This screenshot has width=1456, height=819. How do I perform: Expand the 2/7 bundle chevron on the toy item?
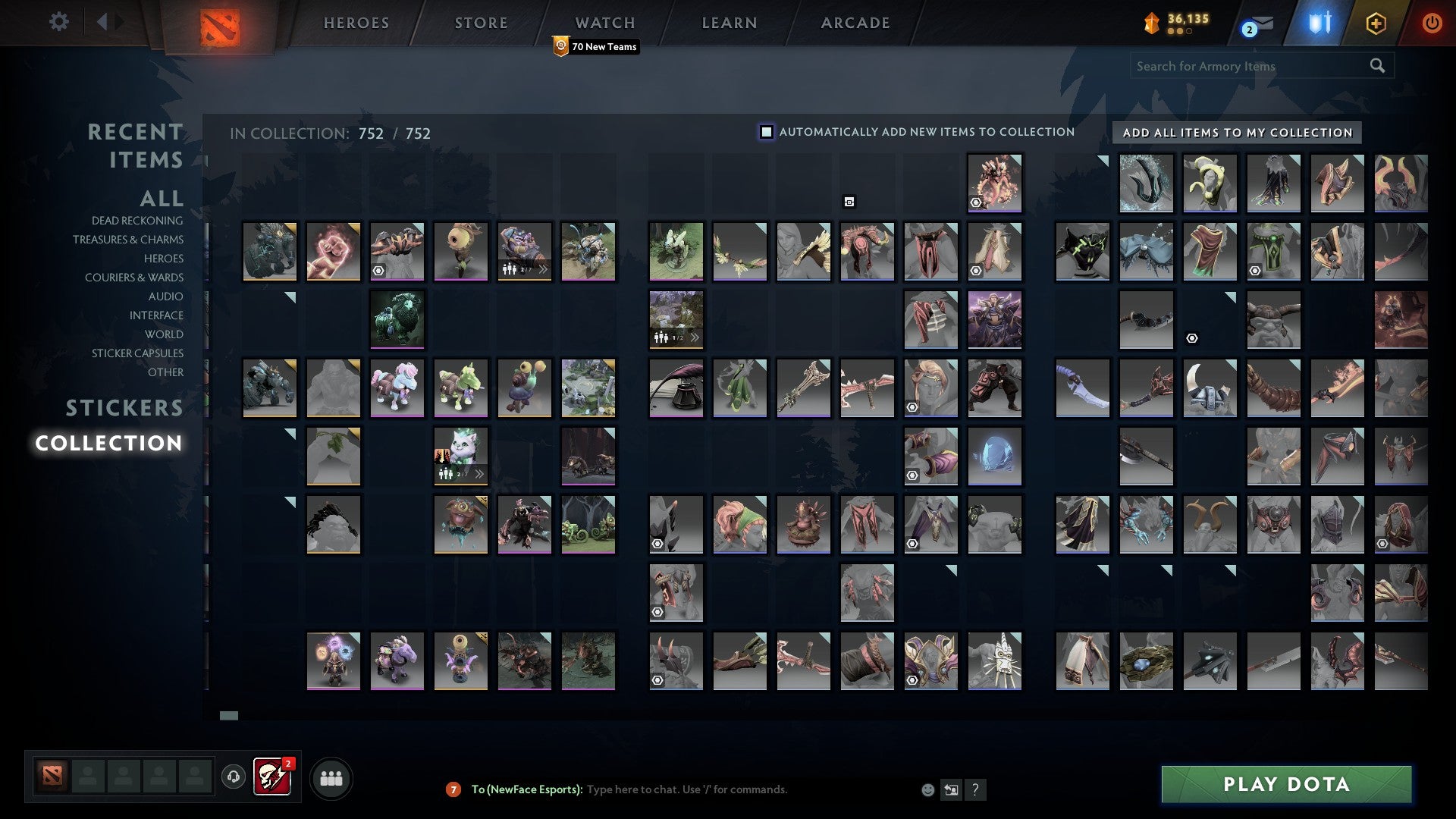[x=543, y=270]
